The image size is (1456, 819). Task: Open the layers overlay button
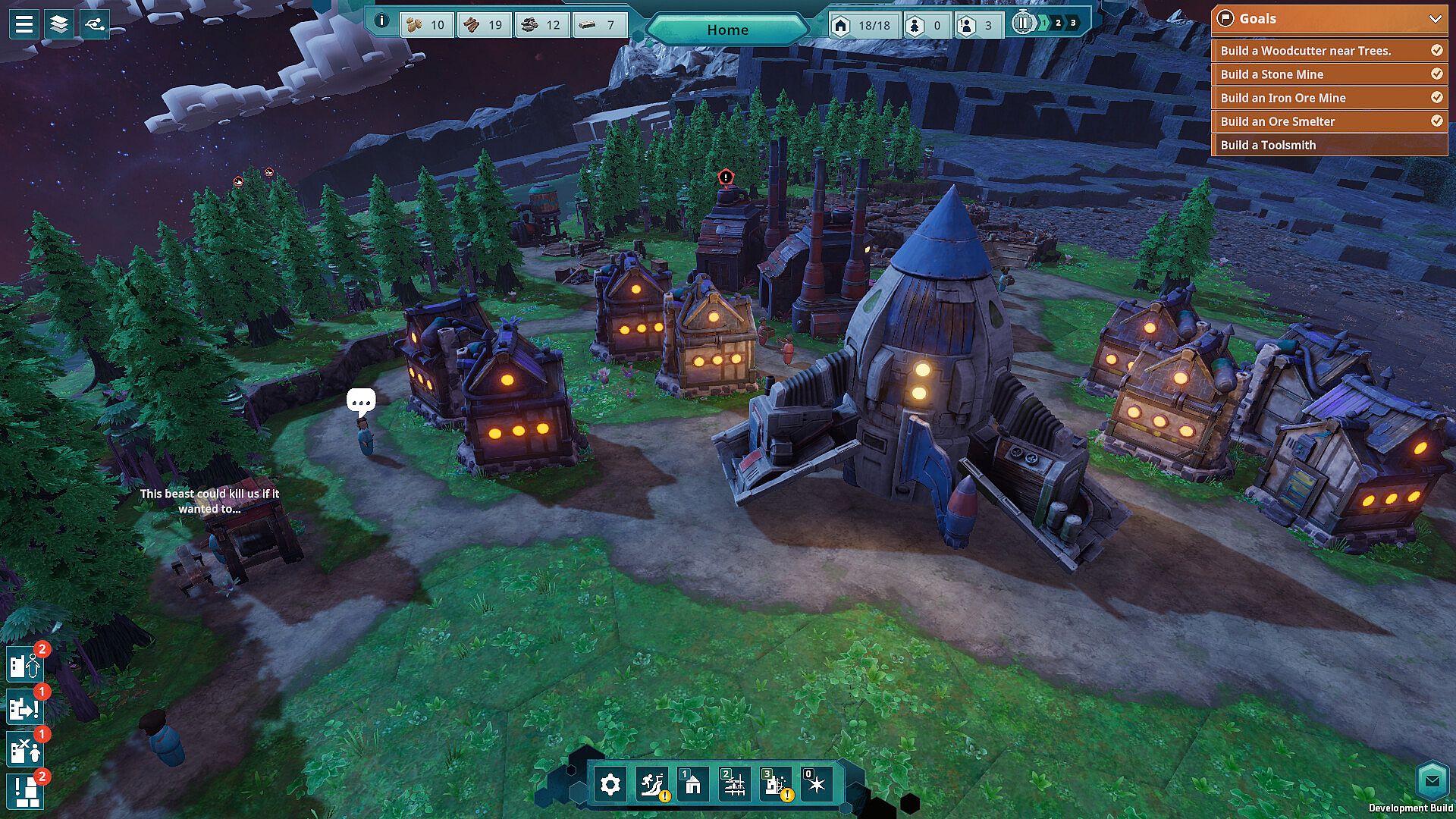(59, 24)
